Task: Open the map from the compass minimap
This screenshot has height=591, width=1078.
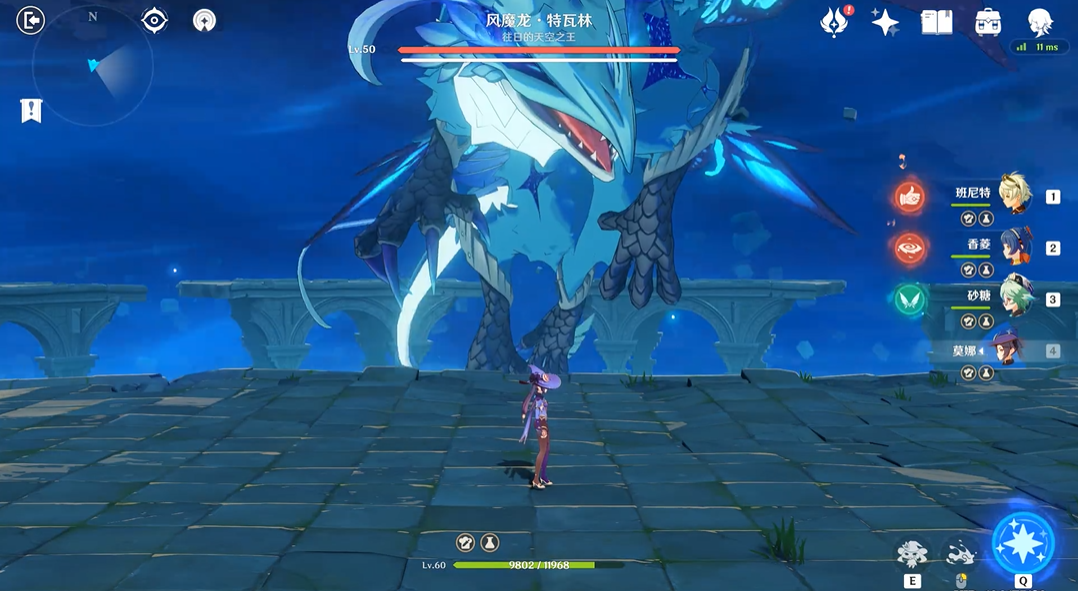Action: click(x=93, y=66)
